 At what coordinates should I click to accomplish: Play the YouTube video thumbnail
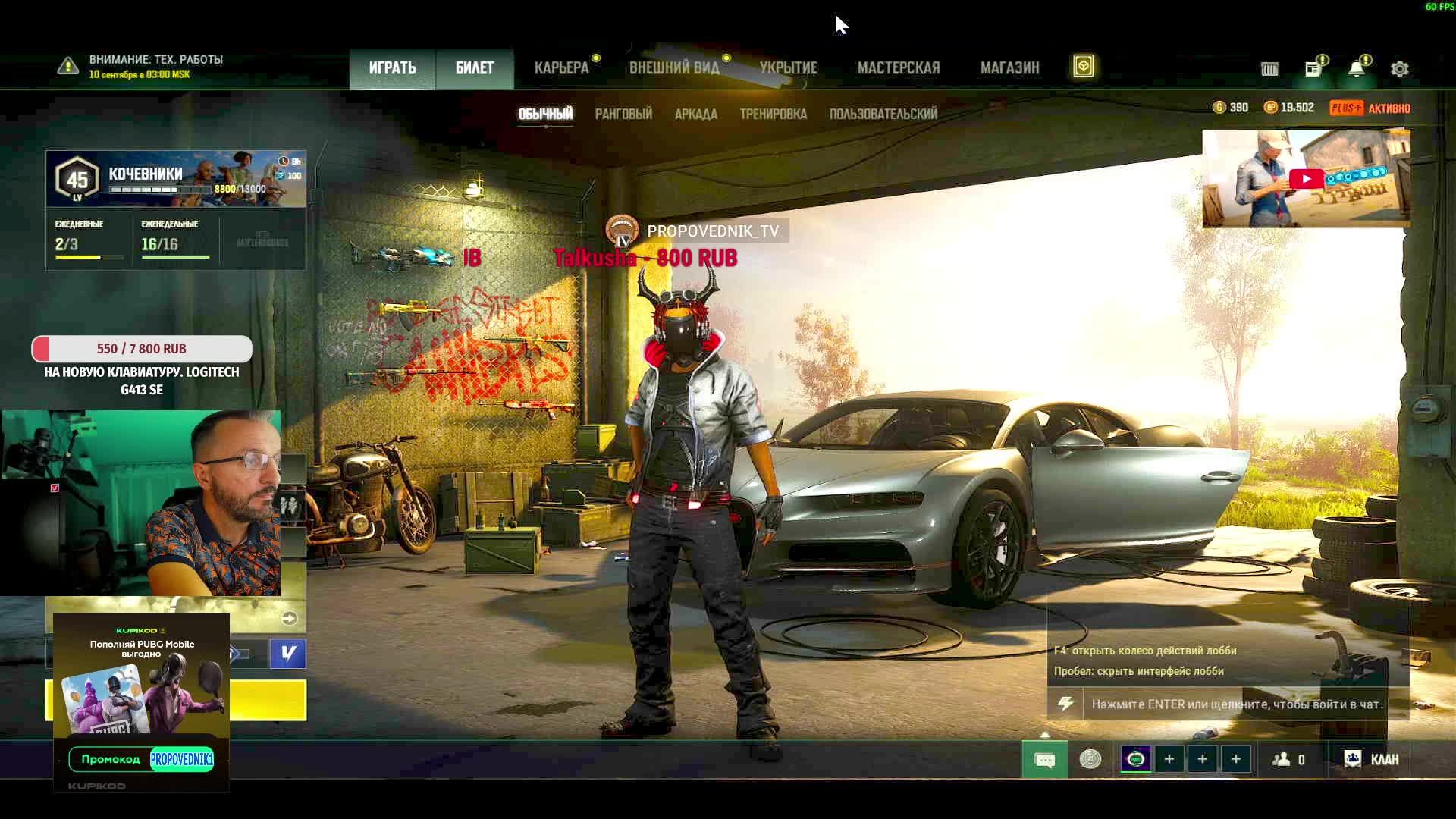(1306, 179)
